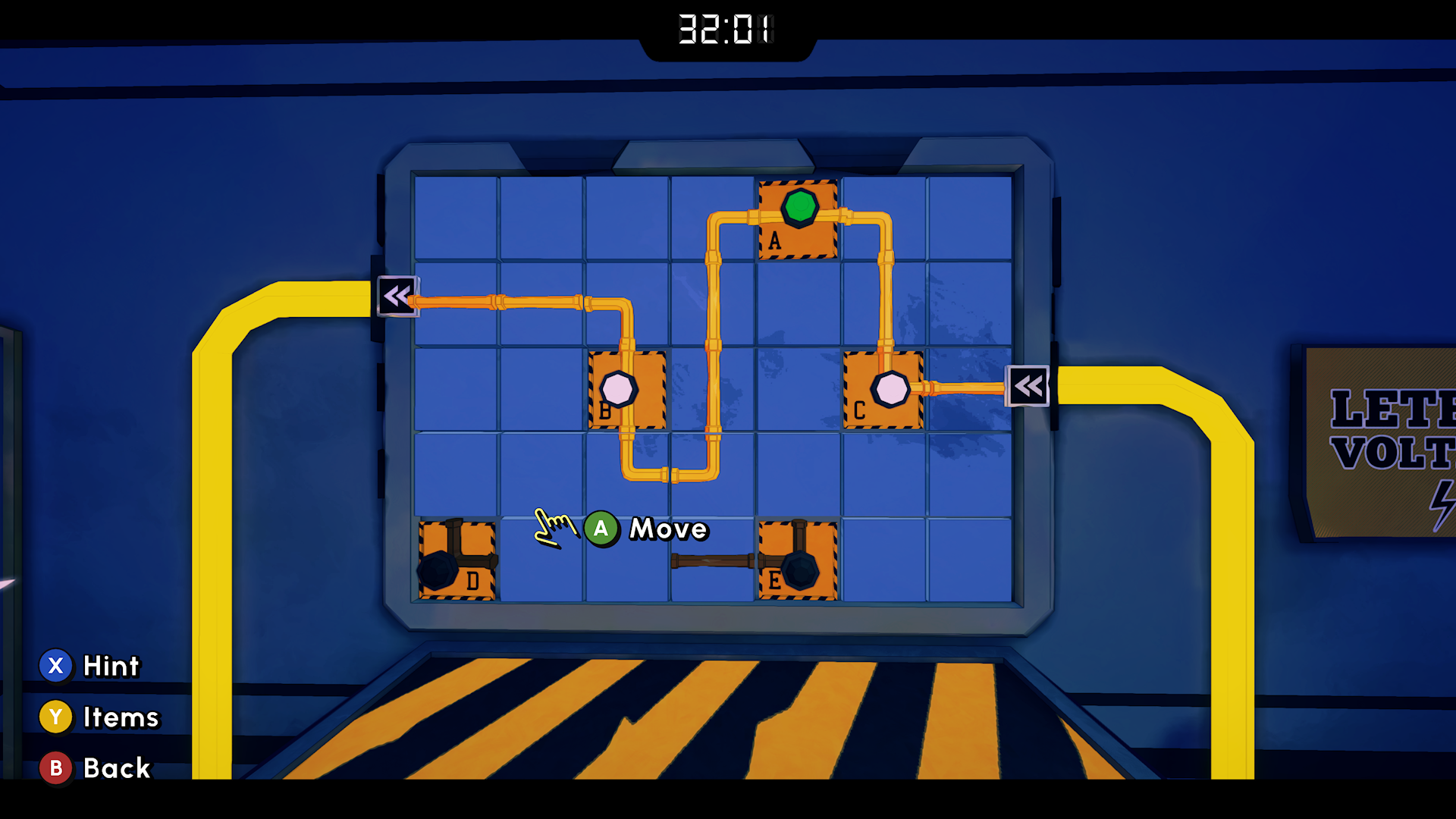This screenshot has height=819, width=1456.
Task: Toggle valve C near the right outlet
Action: click(891, 389)
